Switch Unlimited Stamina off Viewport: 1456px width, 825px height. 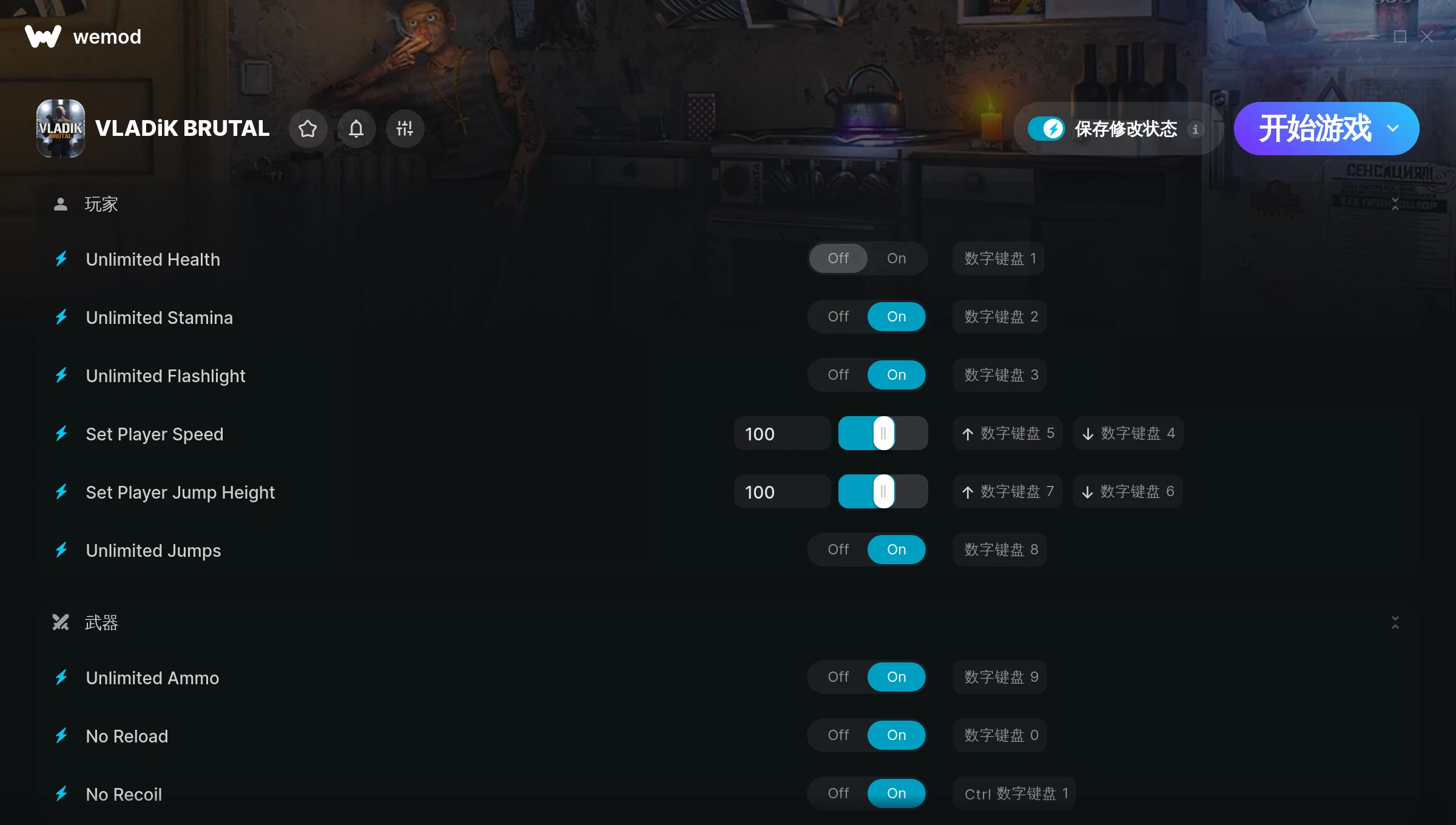(x=838, y=317)
